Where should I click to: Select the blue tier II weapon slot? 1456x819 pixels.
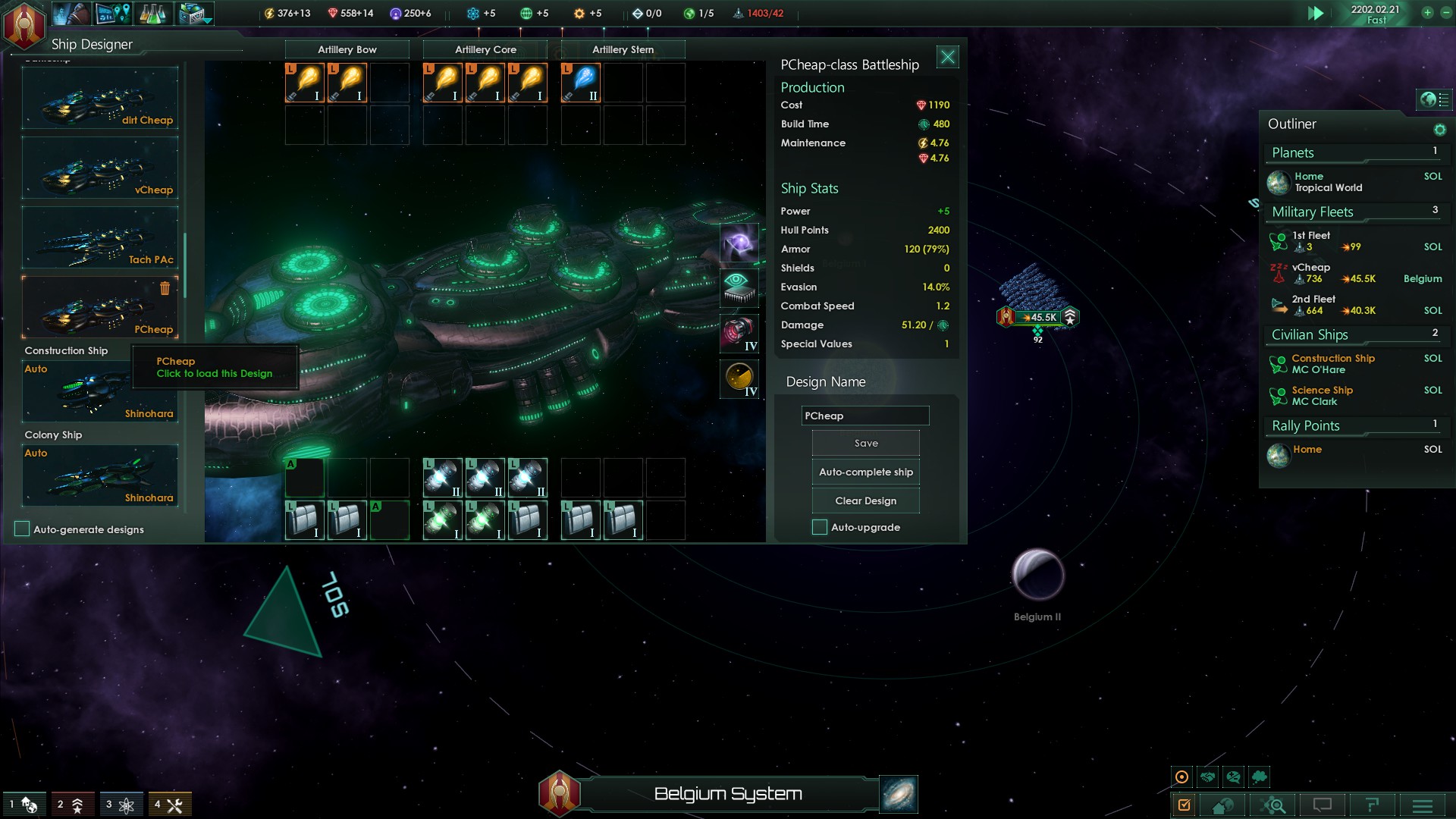(x=581, y=83)
